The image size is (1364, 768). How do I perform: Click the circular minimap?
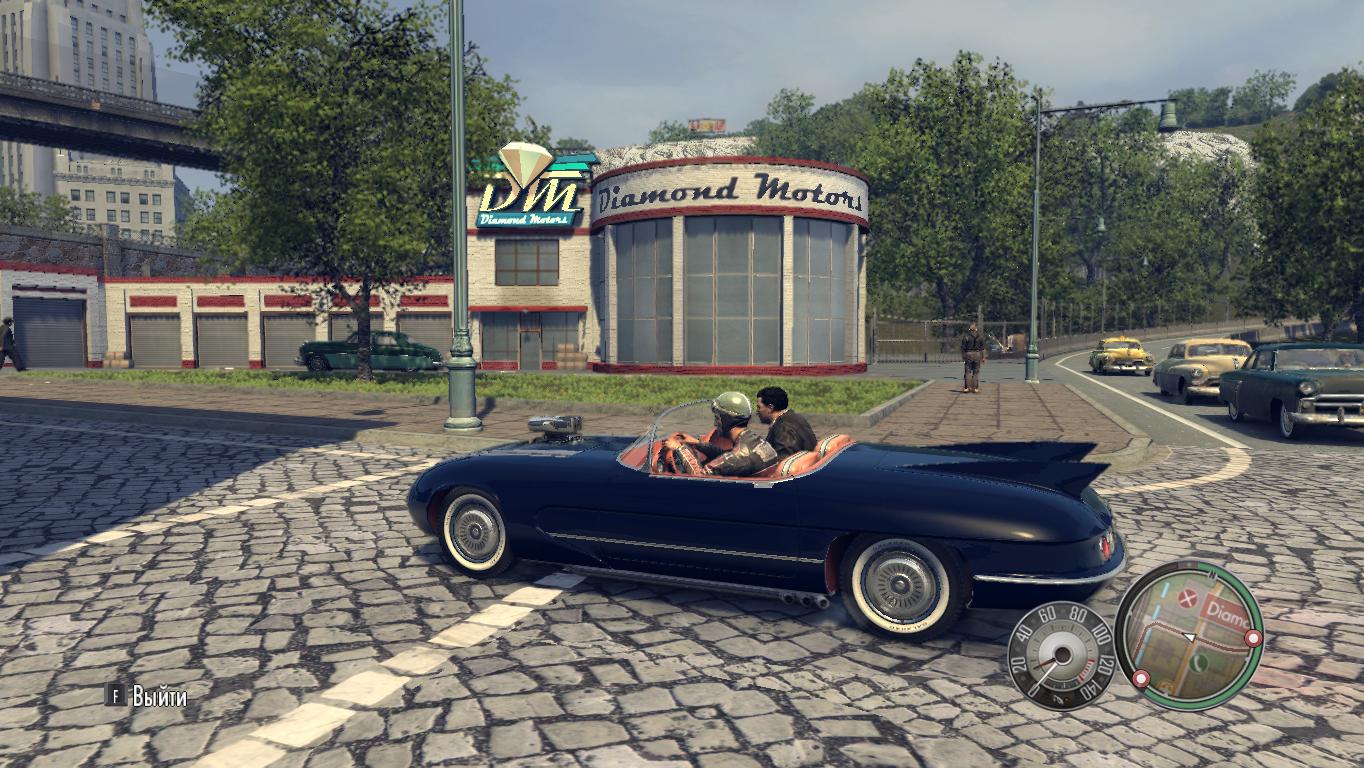point(1189,634)
